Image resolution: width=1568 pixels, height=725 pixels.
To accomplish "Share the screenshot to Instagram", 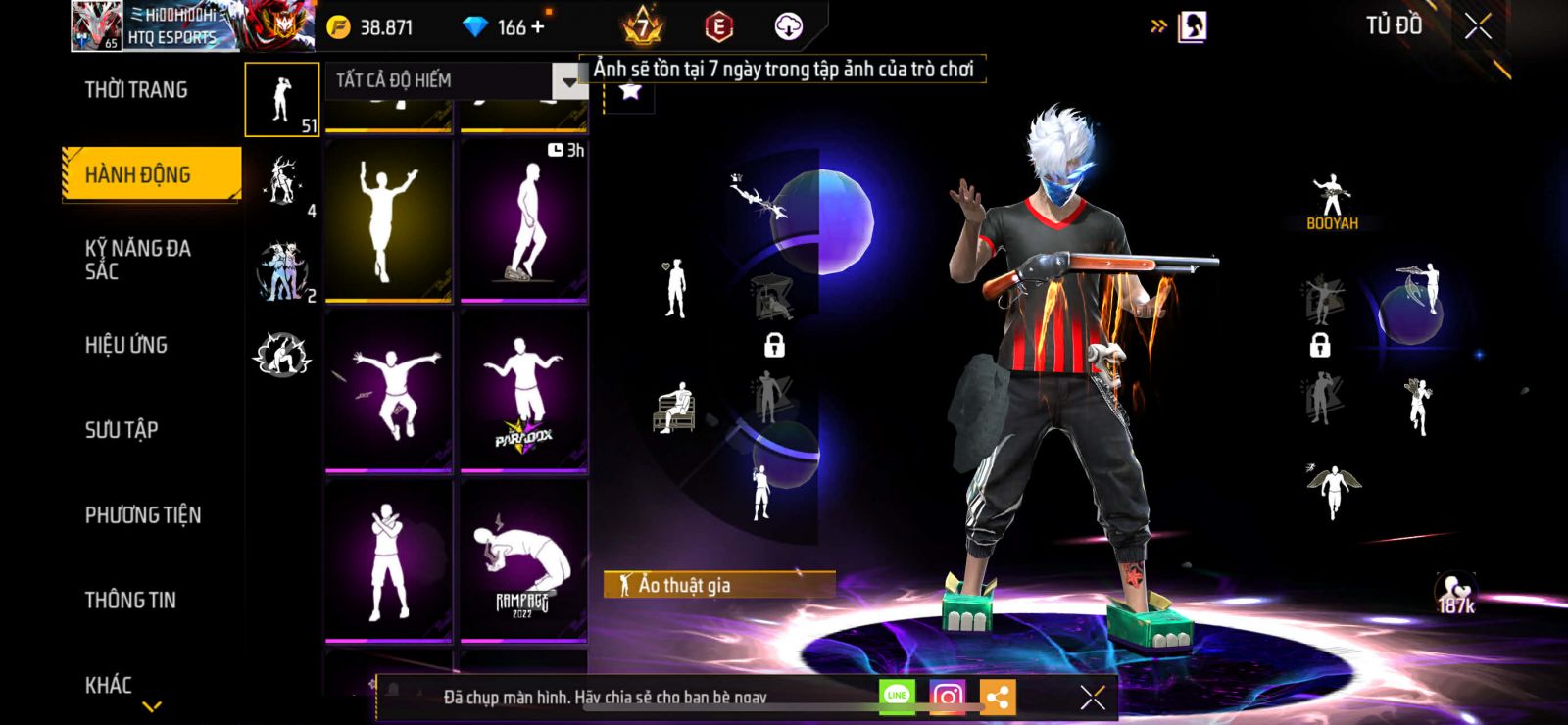I will click(x=947, y=697).
